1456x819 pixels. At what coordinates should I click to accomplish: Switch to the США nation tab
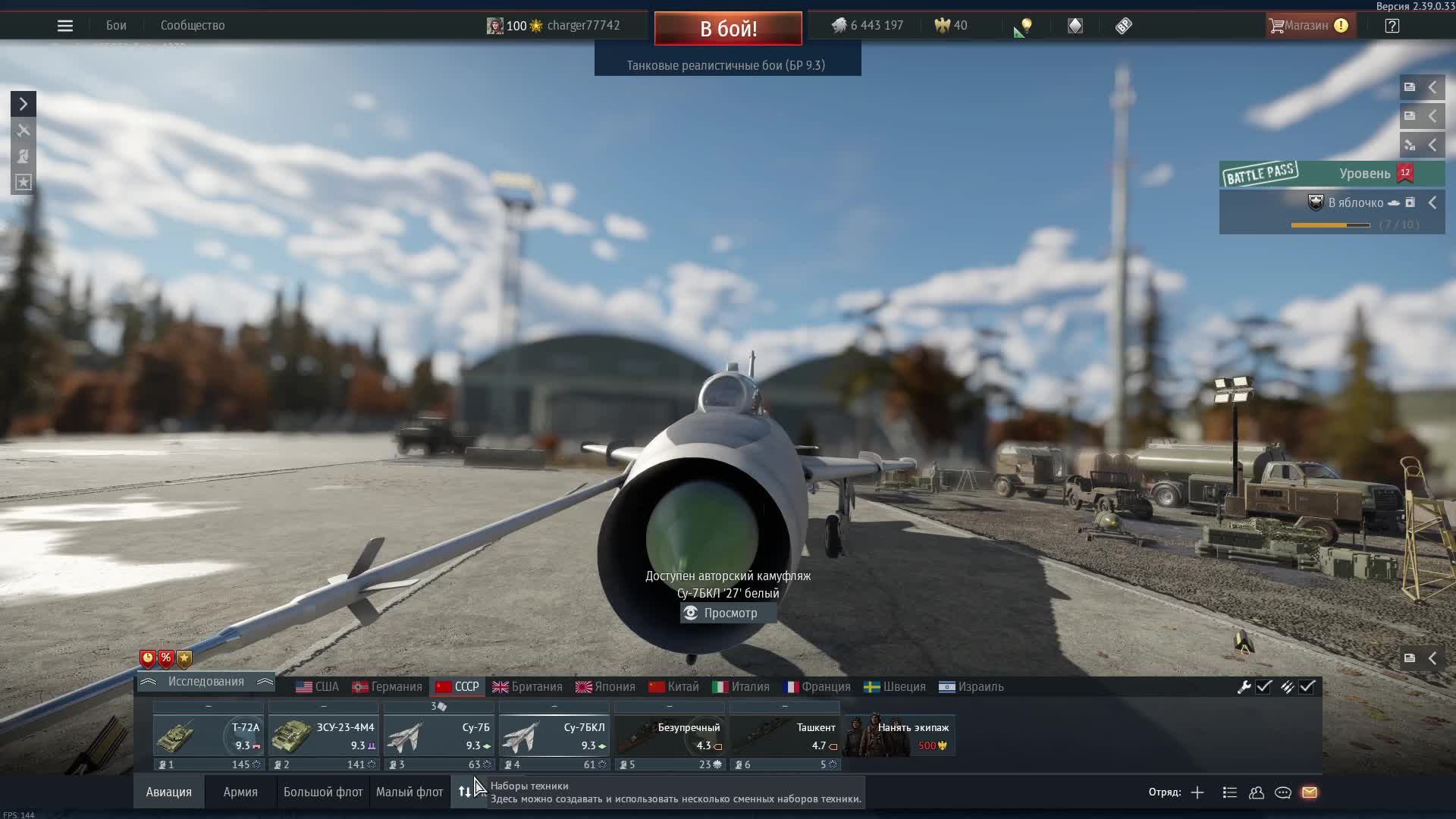[x=318, y=687]
